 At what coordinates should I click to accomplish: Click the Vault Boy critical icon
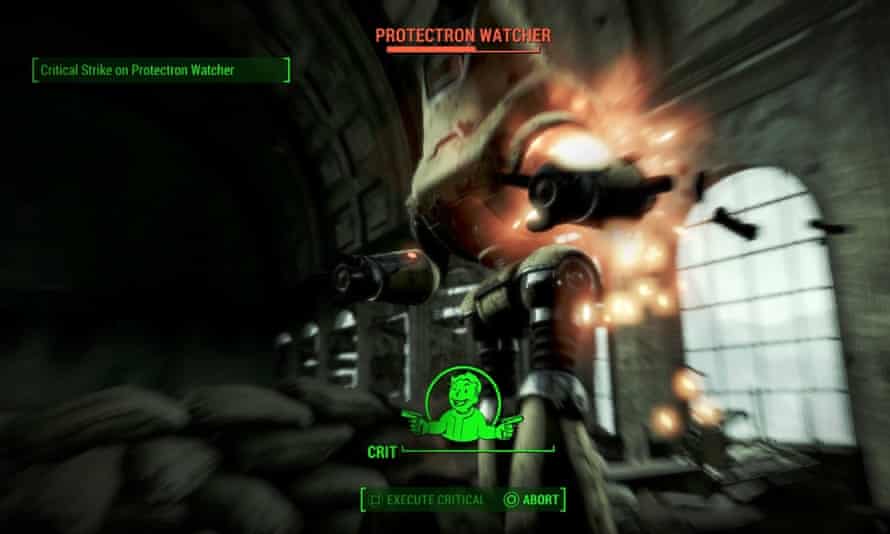pyautogui.click(x=463, y=405)
